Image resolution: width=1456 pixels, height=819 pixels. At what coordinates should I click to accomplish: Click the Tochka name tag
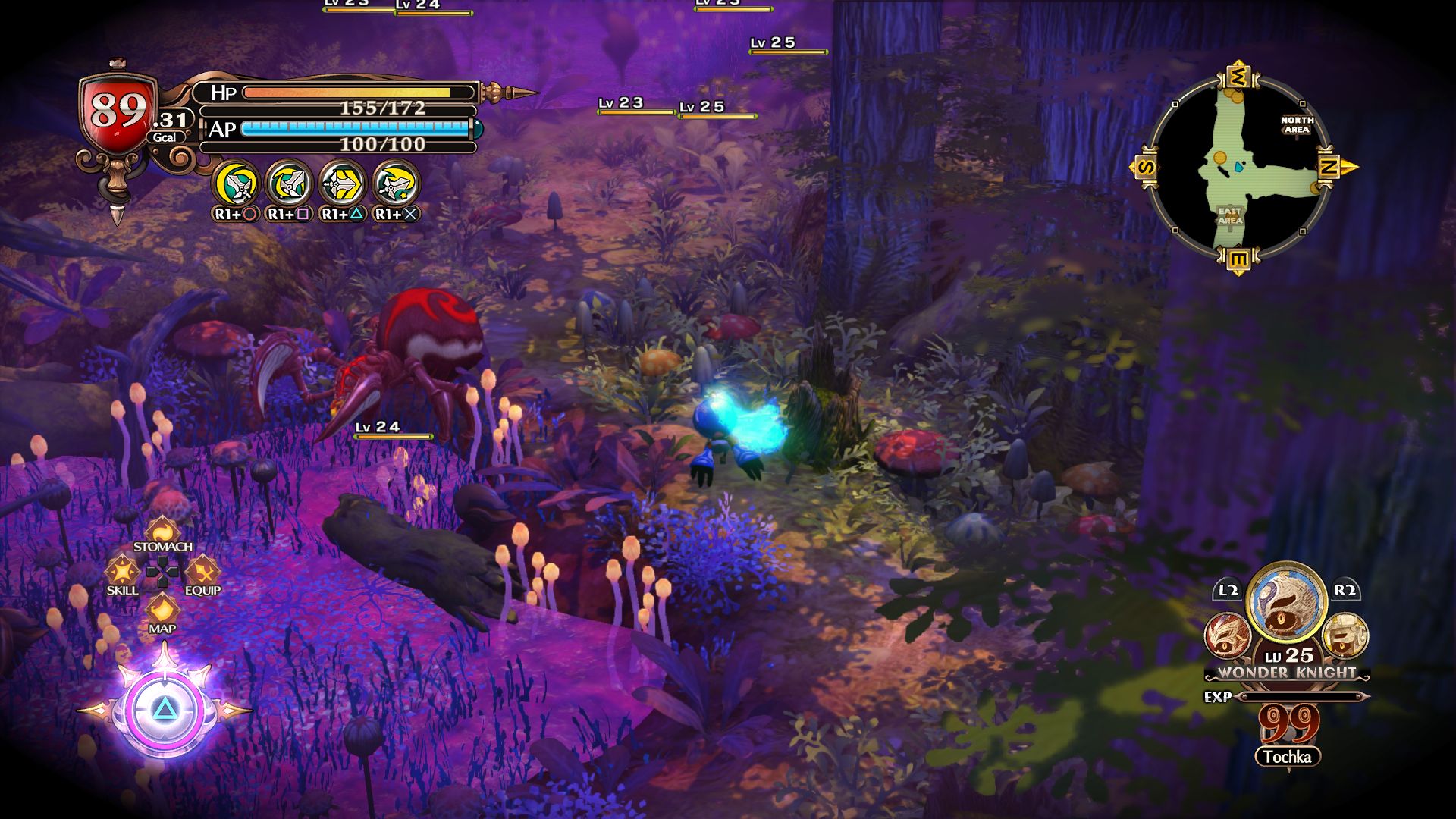click(1287, 757)
